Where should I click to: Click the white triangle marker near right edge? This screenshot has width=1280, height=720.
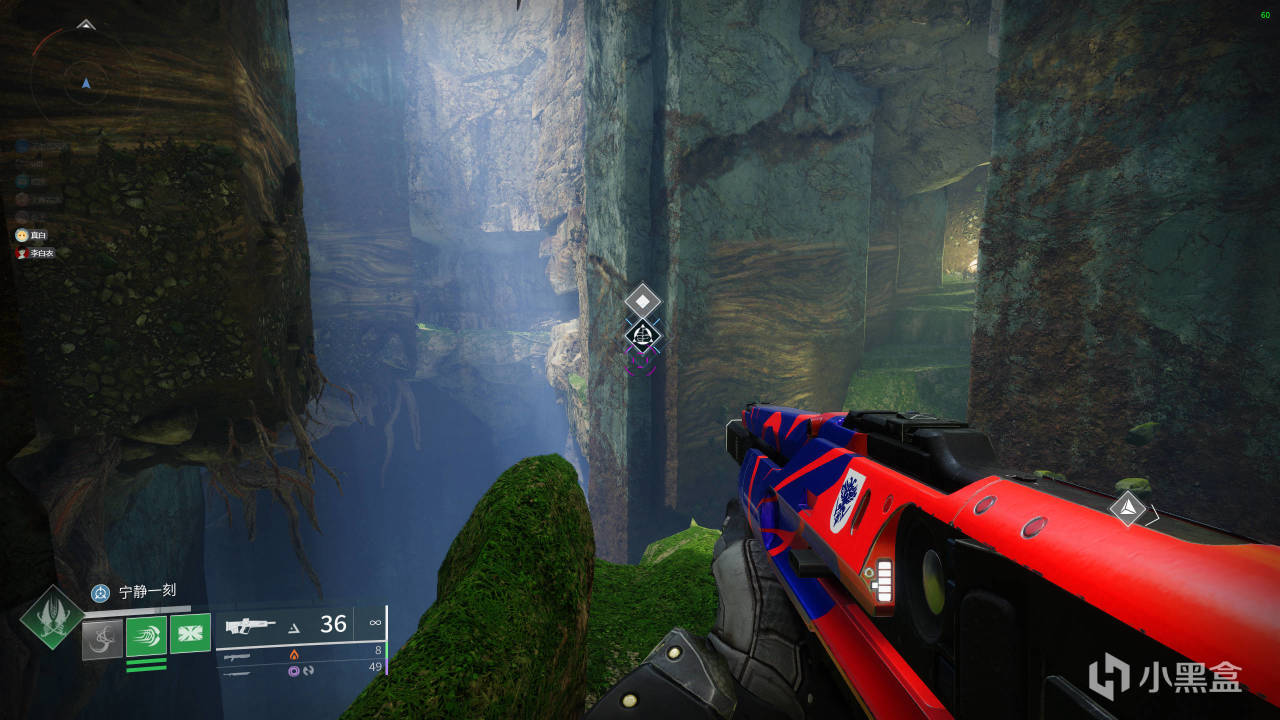1128,508
